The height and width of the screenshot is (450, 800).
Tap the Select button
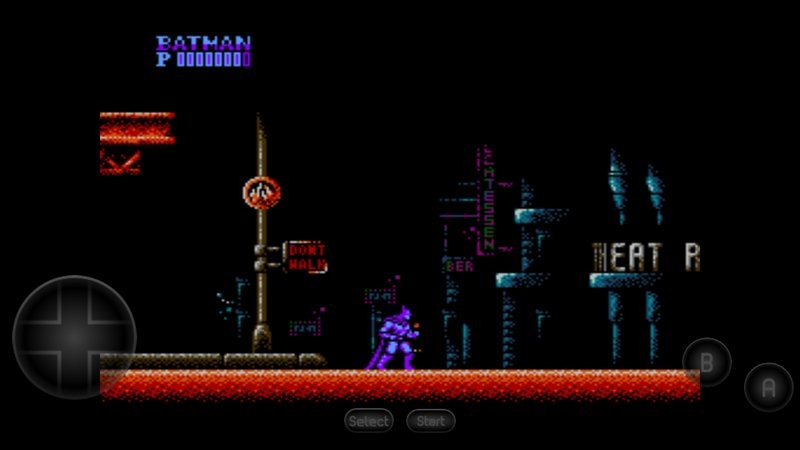(369, 421)
